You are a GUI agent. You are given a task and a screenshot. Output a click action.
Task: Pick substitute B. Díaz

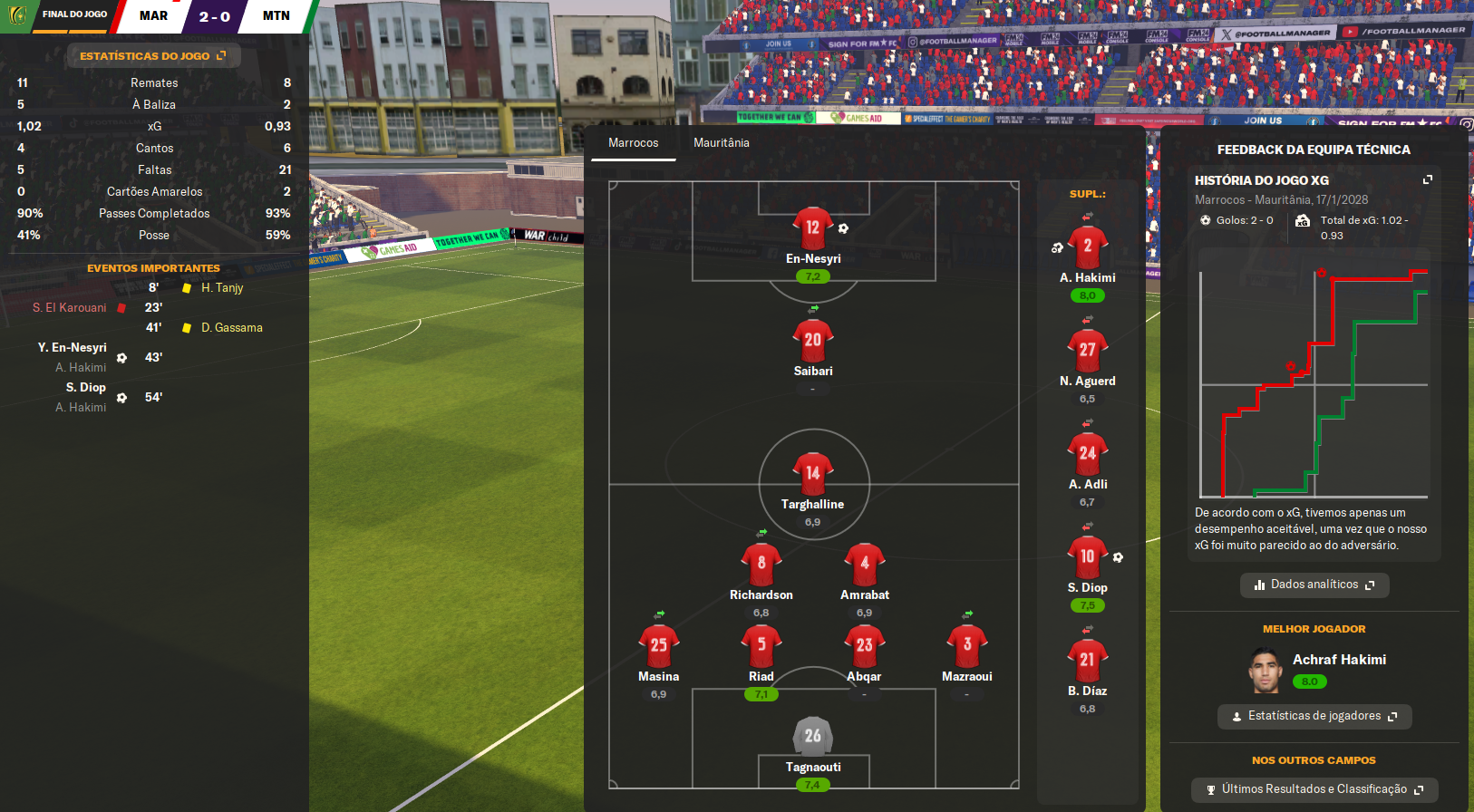click(x=1087, y=660)
